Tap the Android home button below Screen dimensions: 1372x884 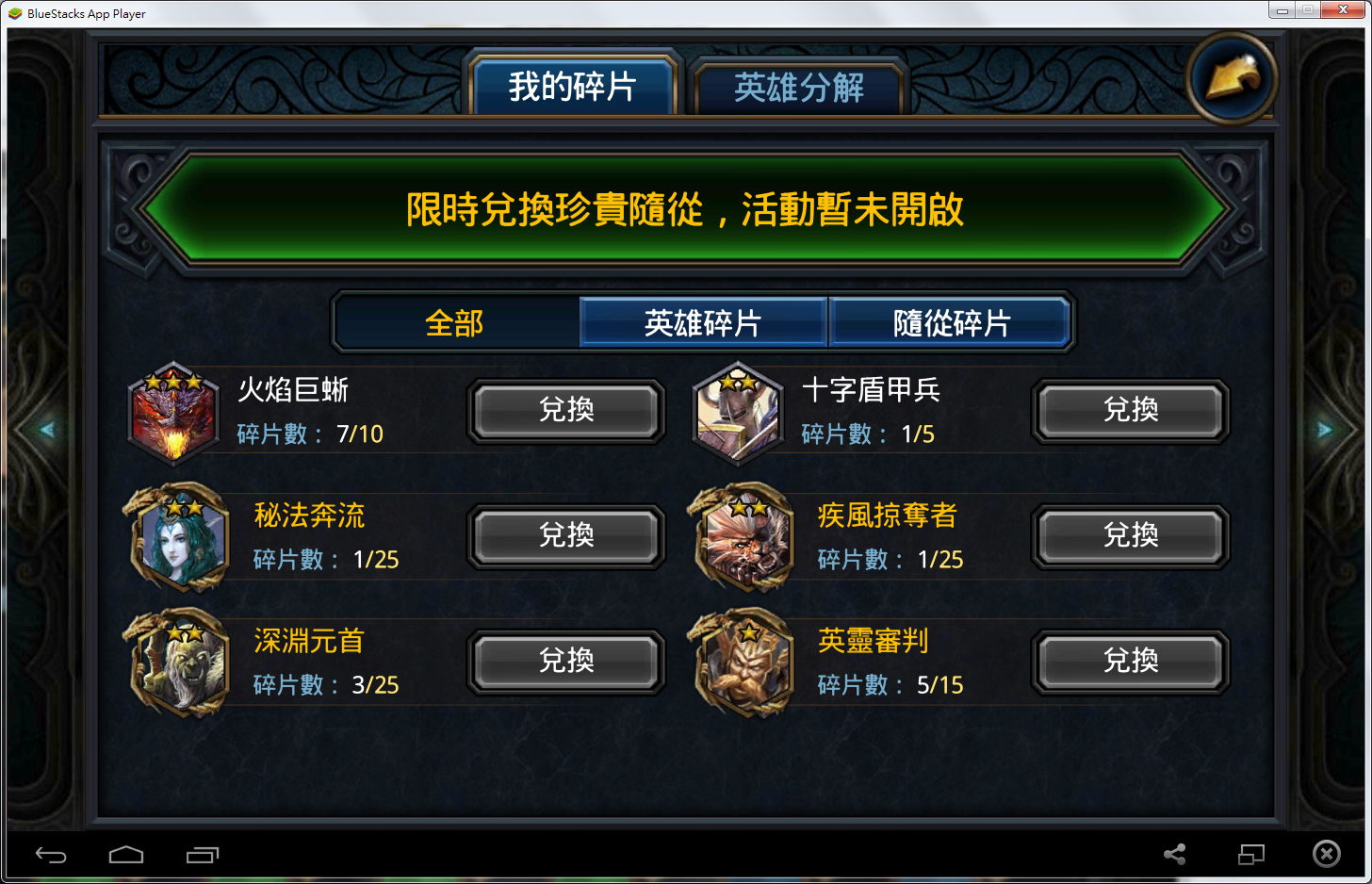126,855
